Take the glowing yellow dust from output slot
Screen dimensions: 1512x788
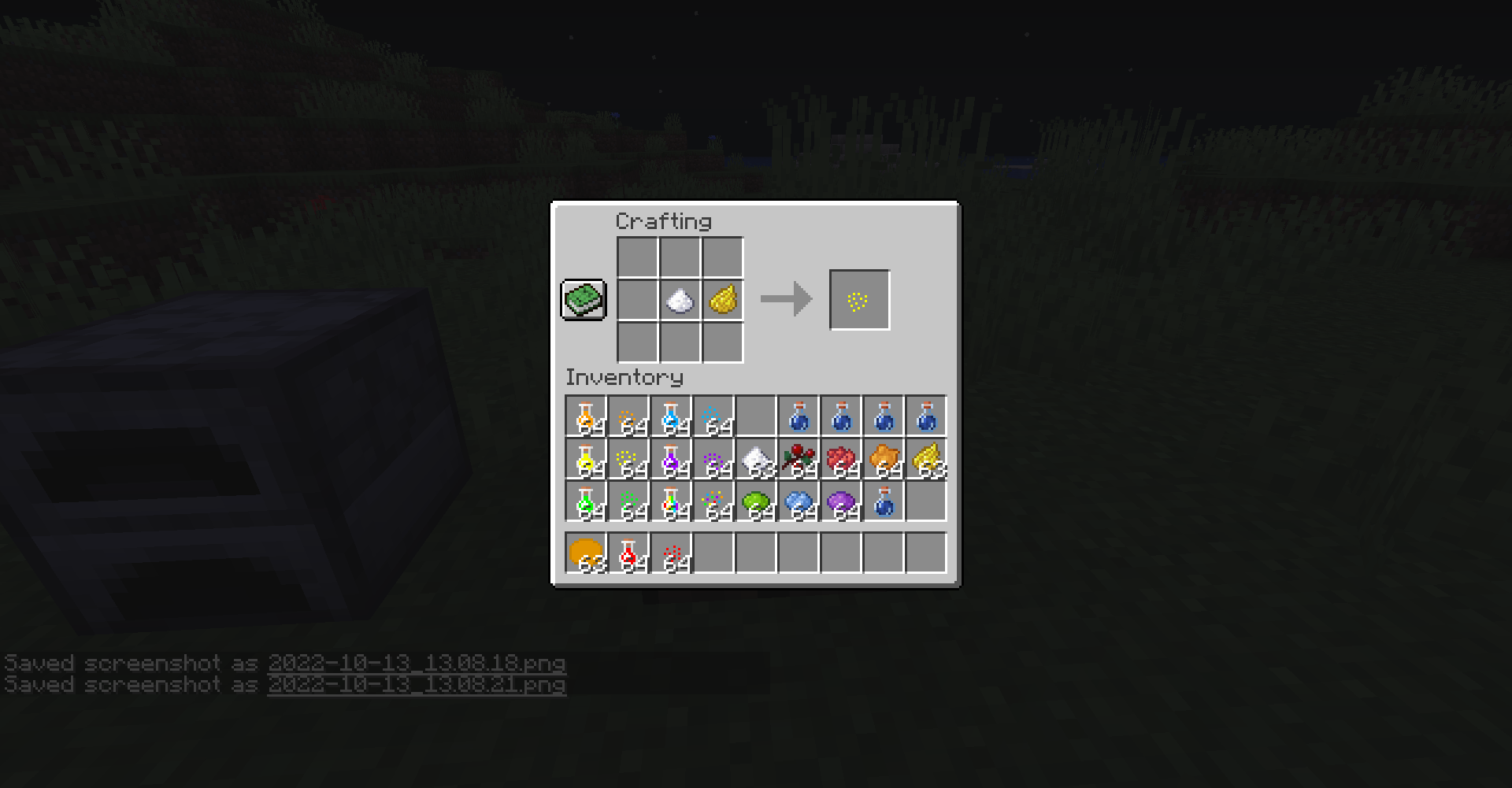point(859,299)
